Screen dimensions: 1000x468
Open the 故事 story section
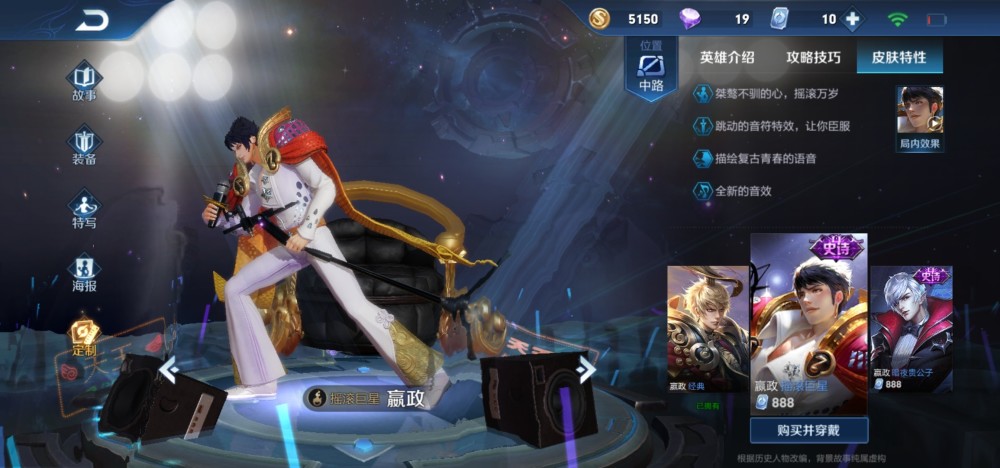pos(84,80)
